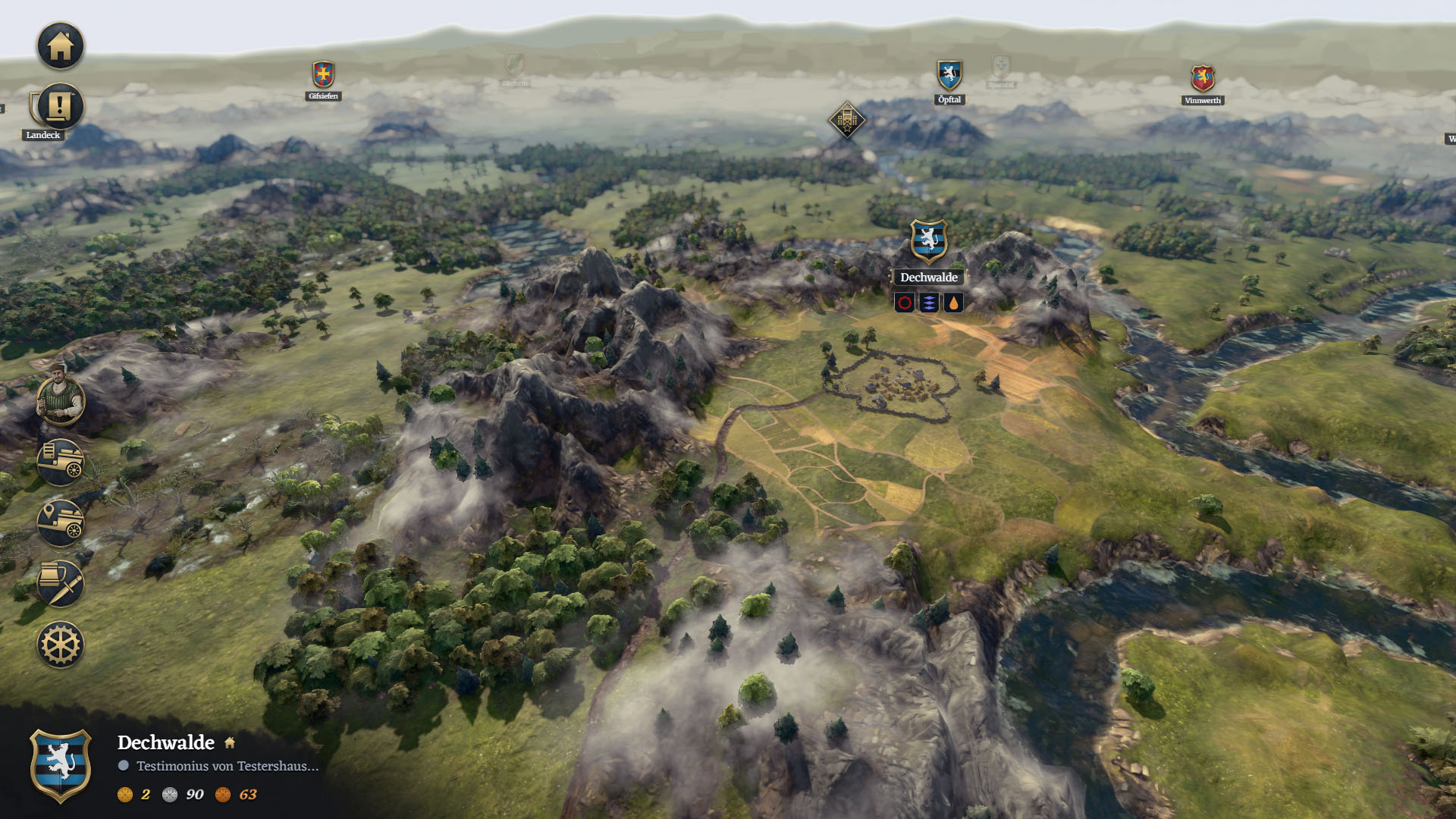Open the scroll with exclamation mark notification
Viewport: 1456px width, 819px height.
59,106
